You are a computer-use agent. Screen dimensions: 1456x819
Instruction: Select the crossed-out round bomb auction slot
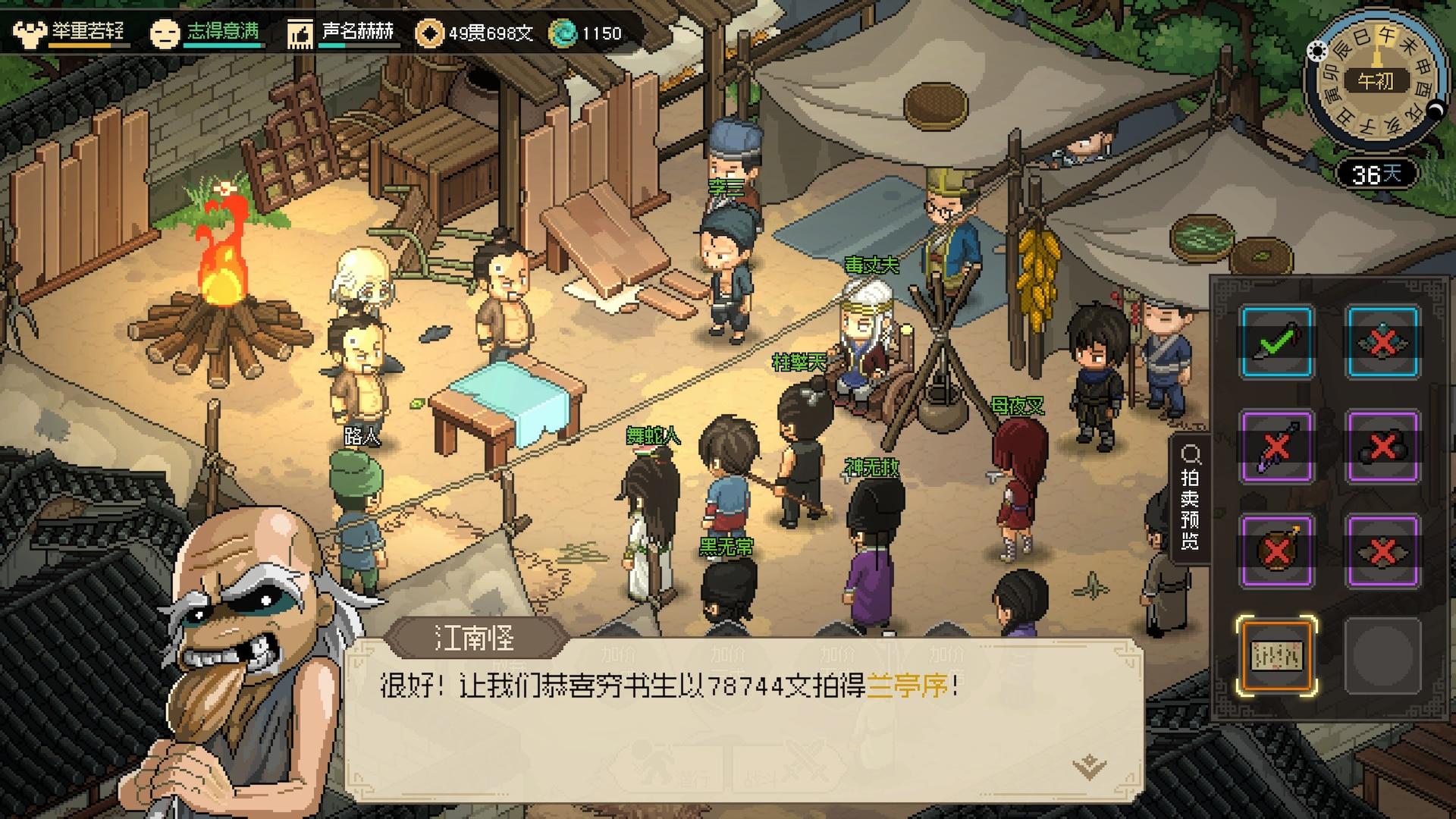pyautogui.click(x=1277, y=551)
